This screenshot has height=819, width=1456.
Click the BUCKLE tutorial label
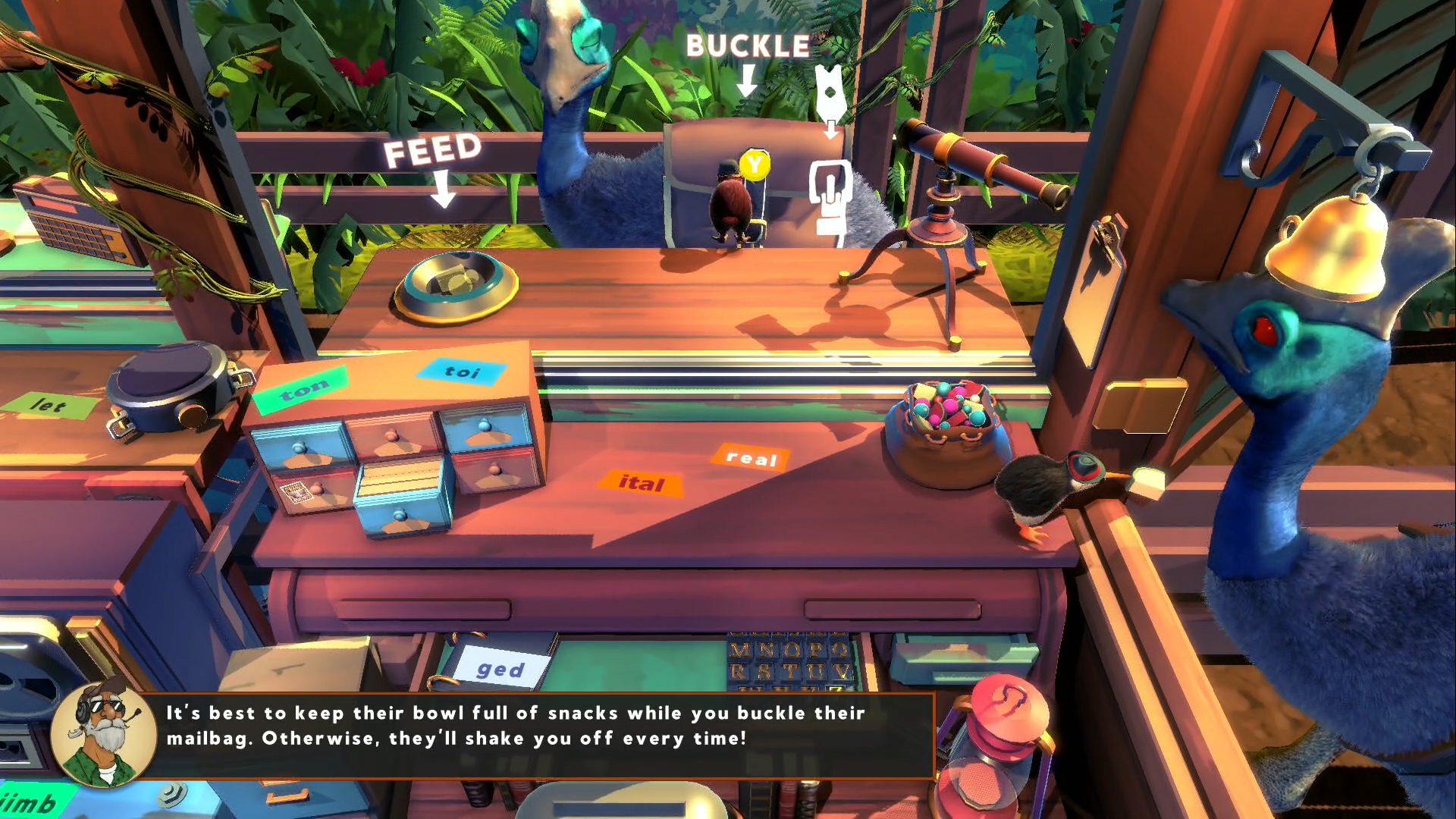tap(748, 47)
